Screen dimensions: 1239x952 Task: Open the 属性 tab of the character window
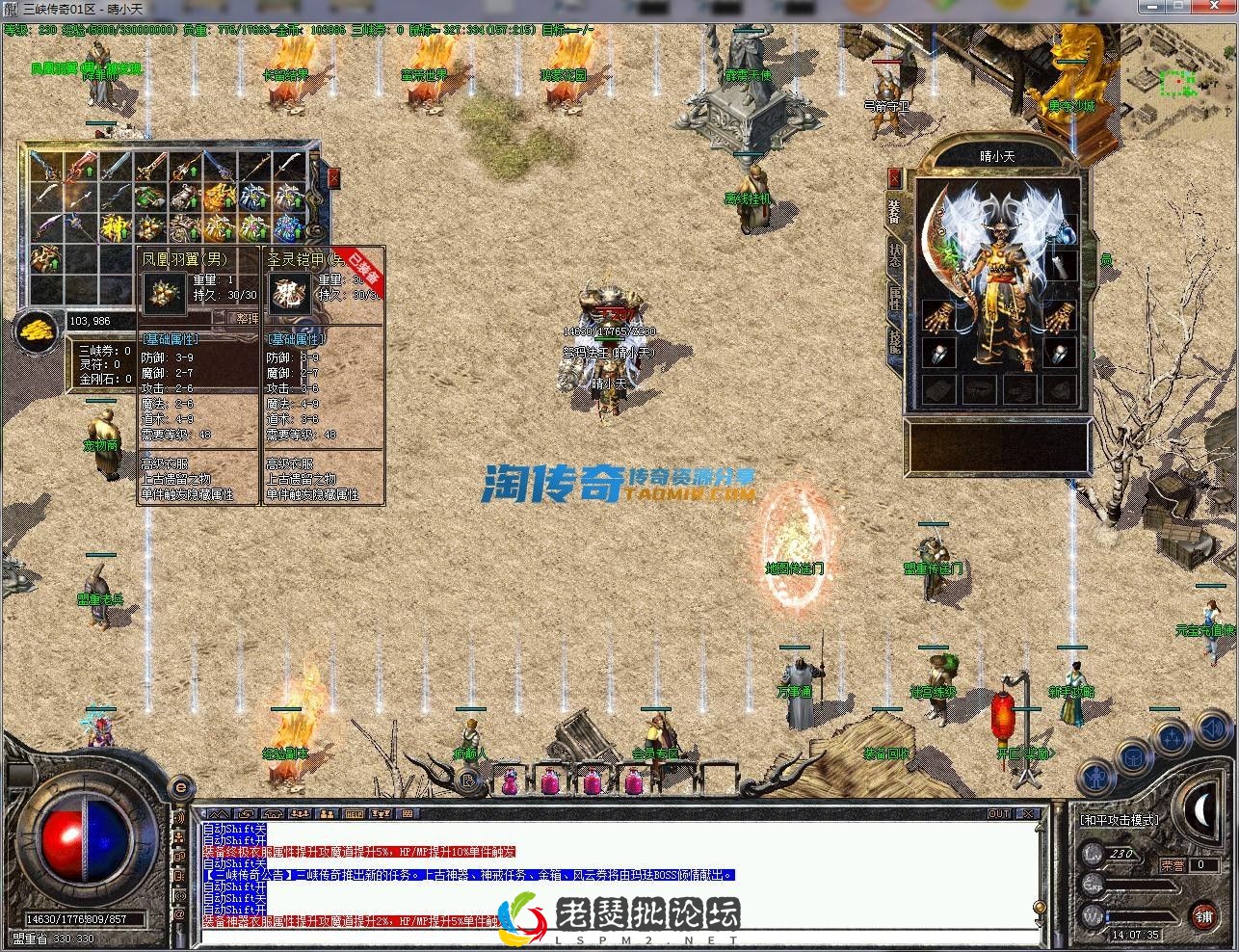coord(894,286)
